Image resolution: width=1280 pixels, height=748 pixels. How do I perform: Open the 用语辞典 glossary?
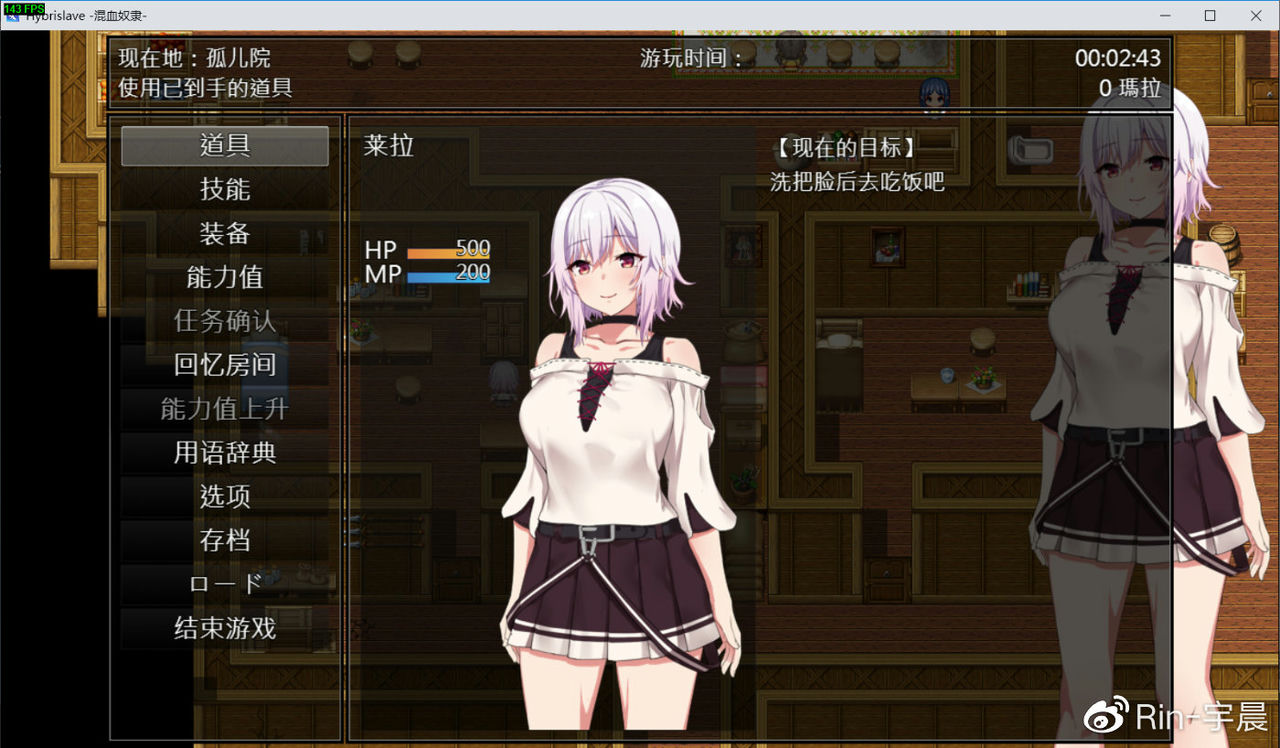(x=225, y=453)
